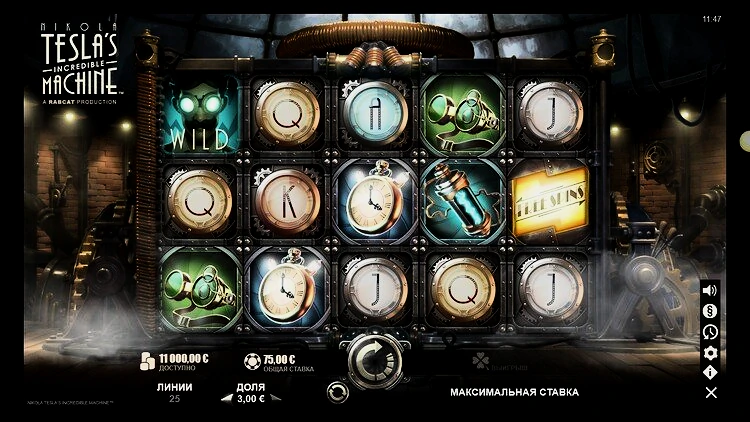
Task: Open the info paytable icon
Action: [x=710, y=372]
